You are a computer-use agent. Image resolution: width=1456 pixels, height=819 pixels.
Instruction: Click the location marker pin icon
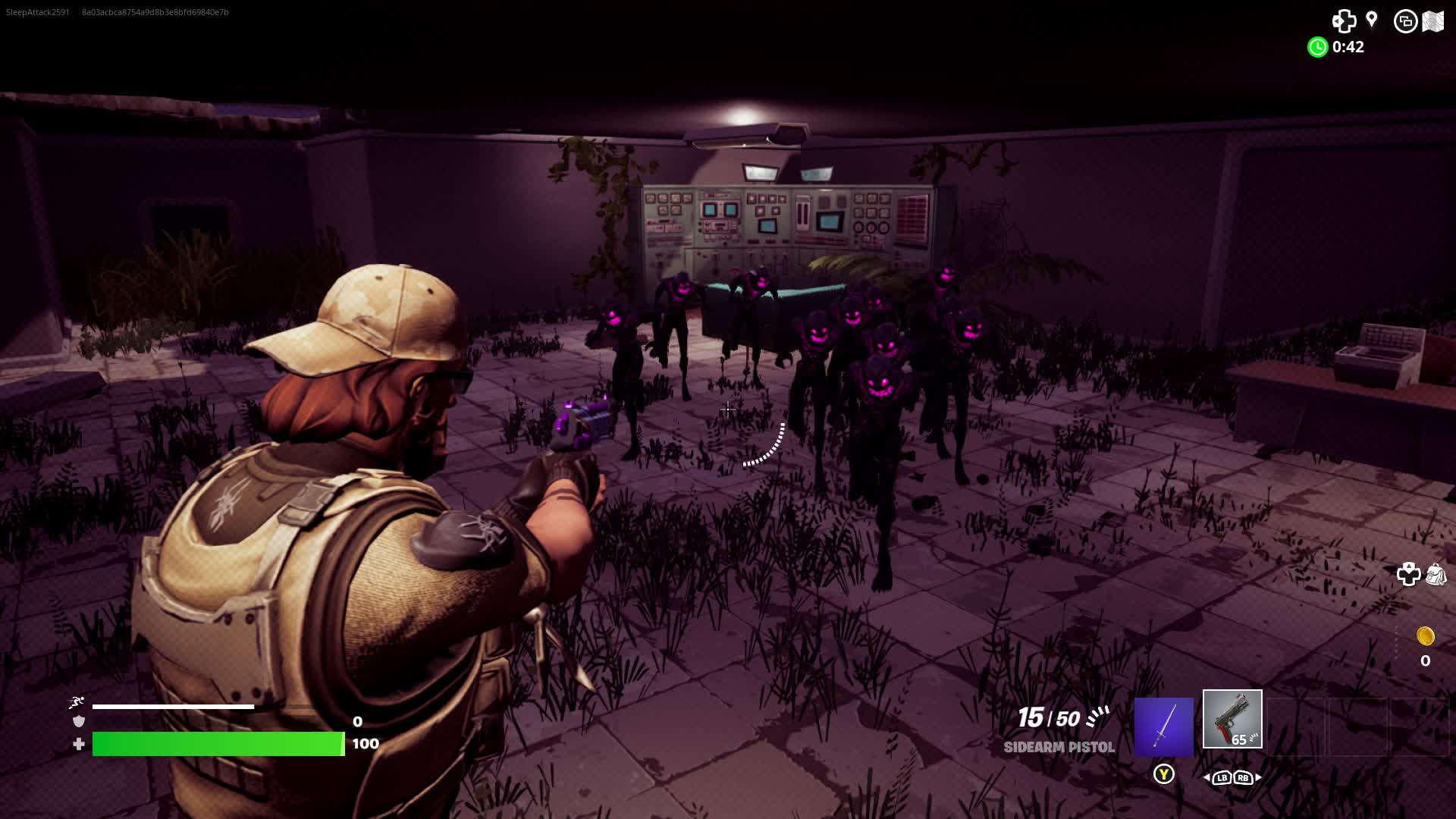[1370, 19]
